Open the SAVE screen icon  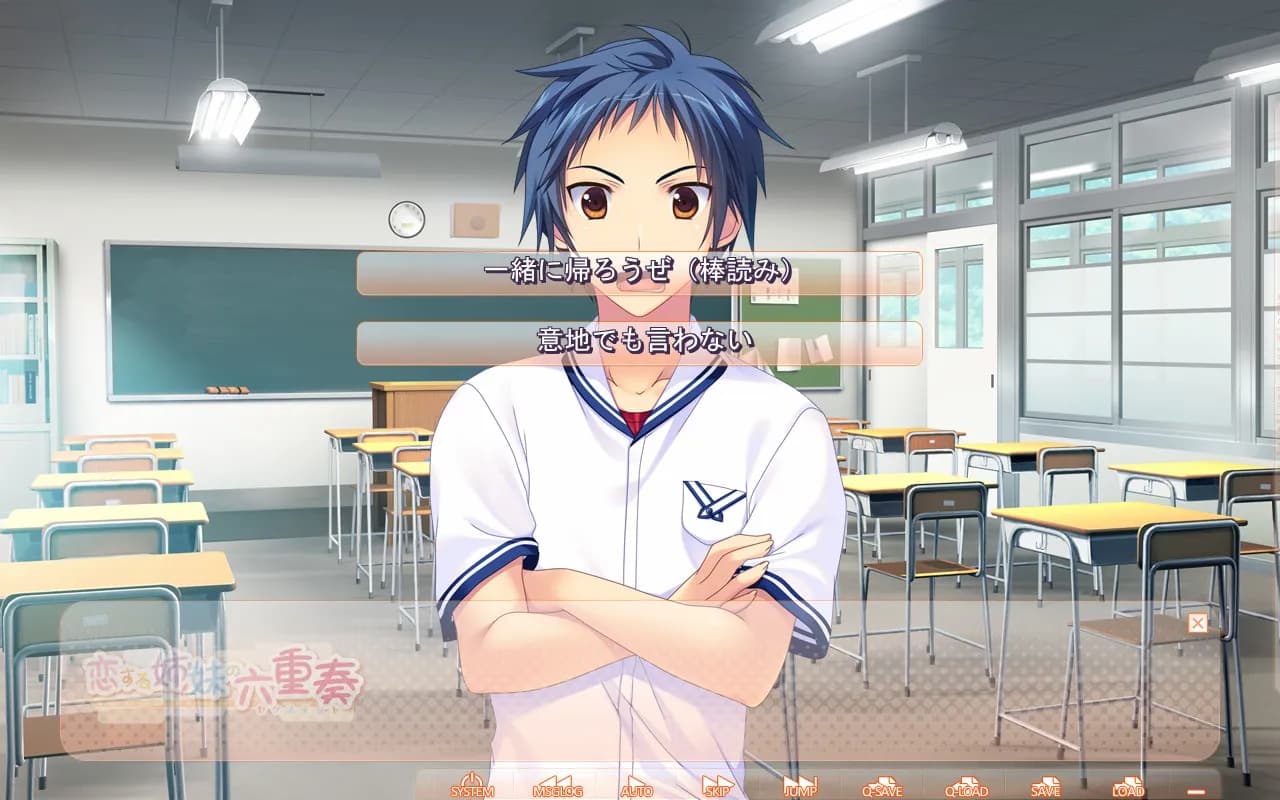coord(1047,788)
